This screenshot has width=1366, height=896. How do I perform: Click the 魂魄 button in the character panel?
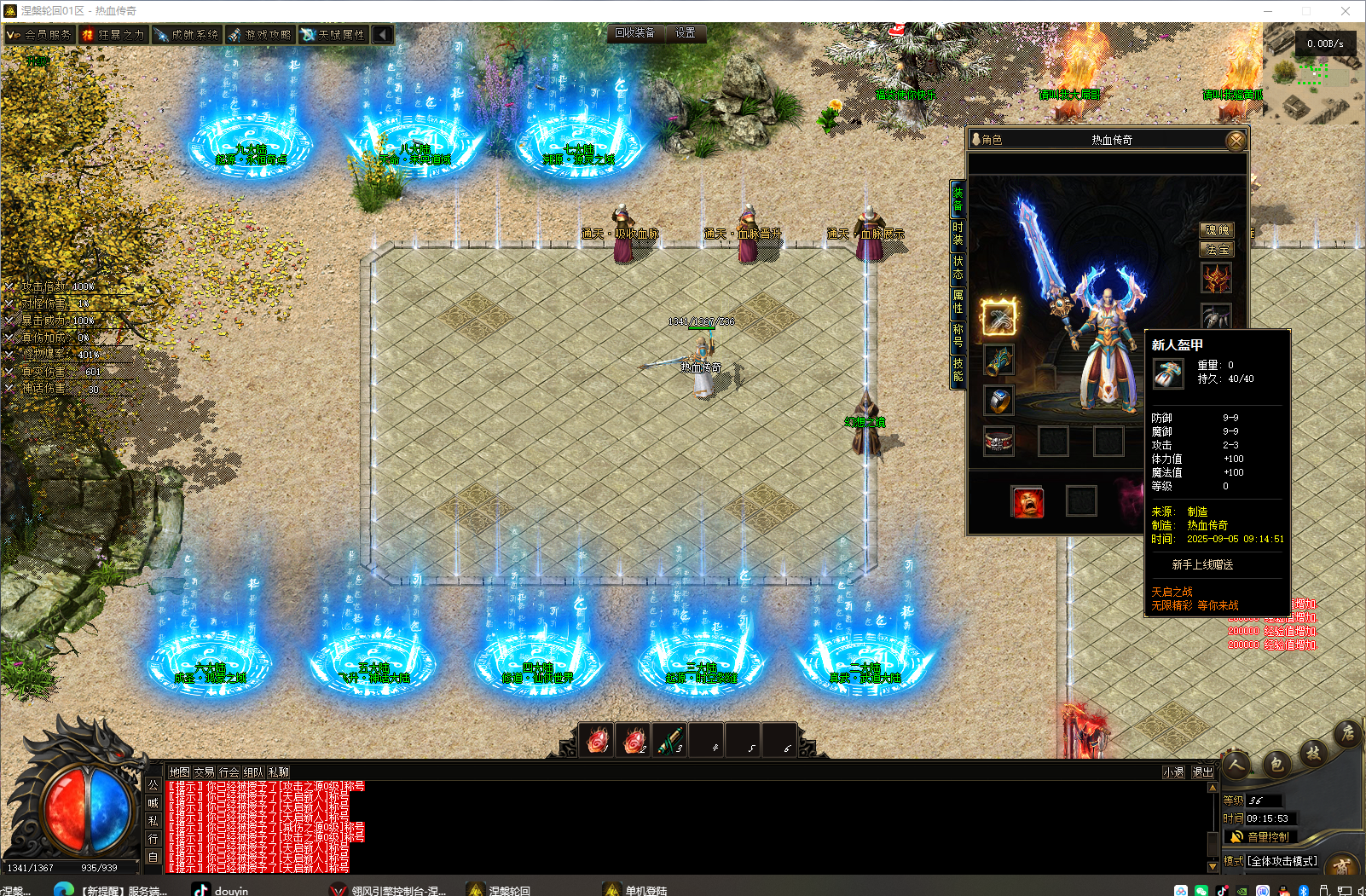point(1216,230)
